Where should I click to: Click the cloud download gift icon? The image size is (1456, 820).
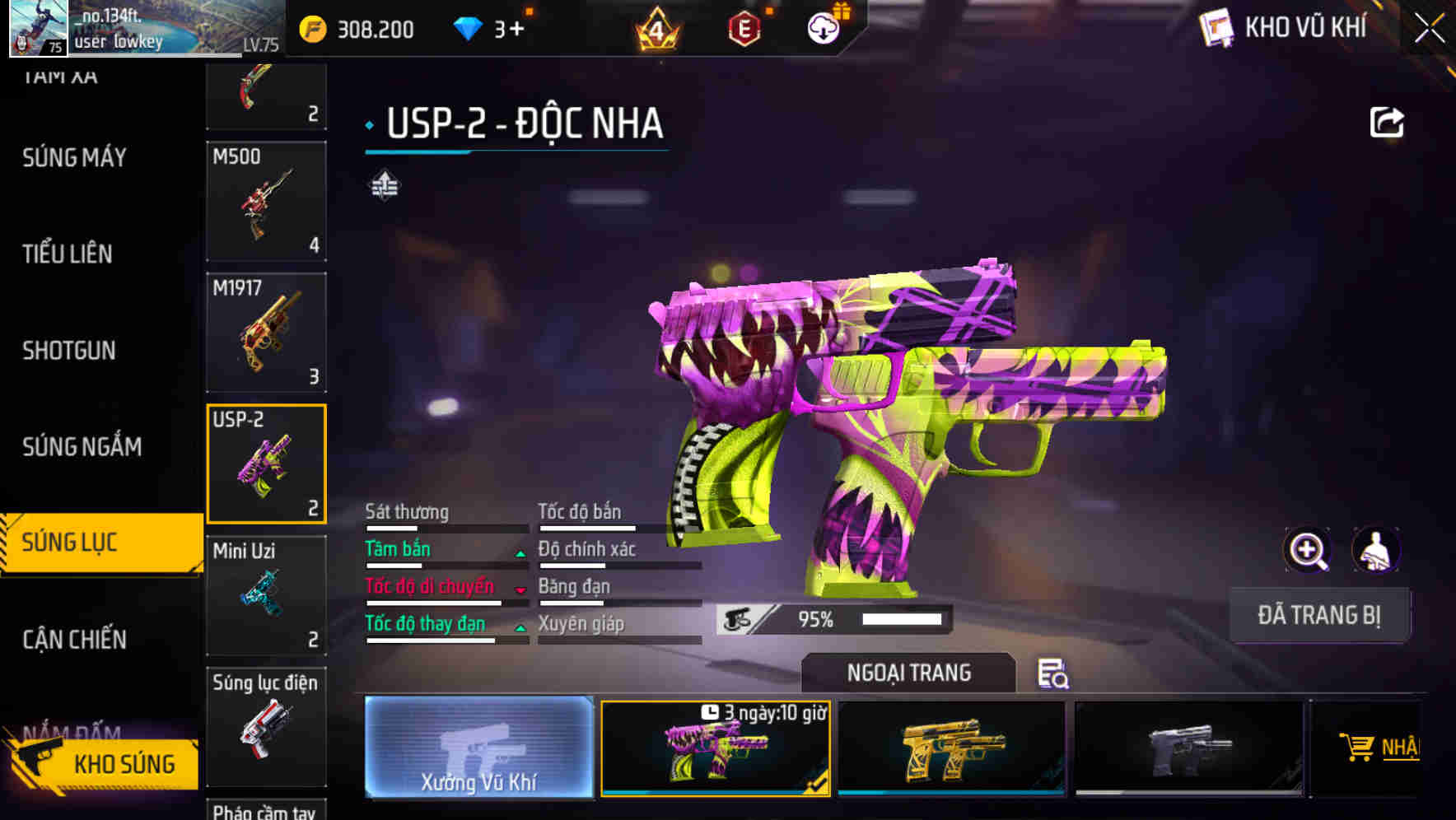tap(823, 28)
